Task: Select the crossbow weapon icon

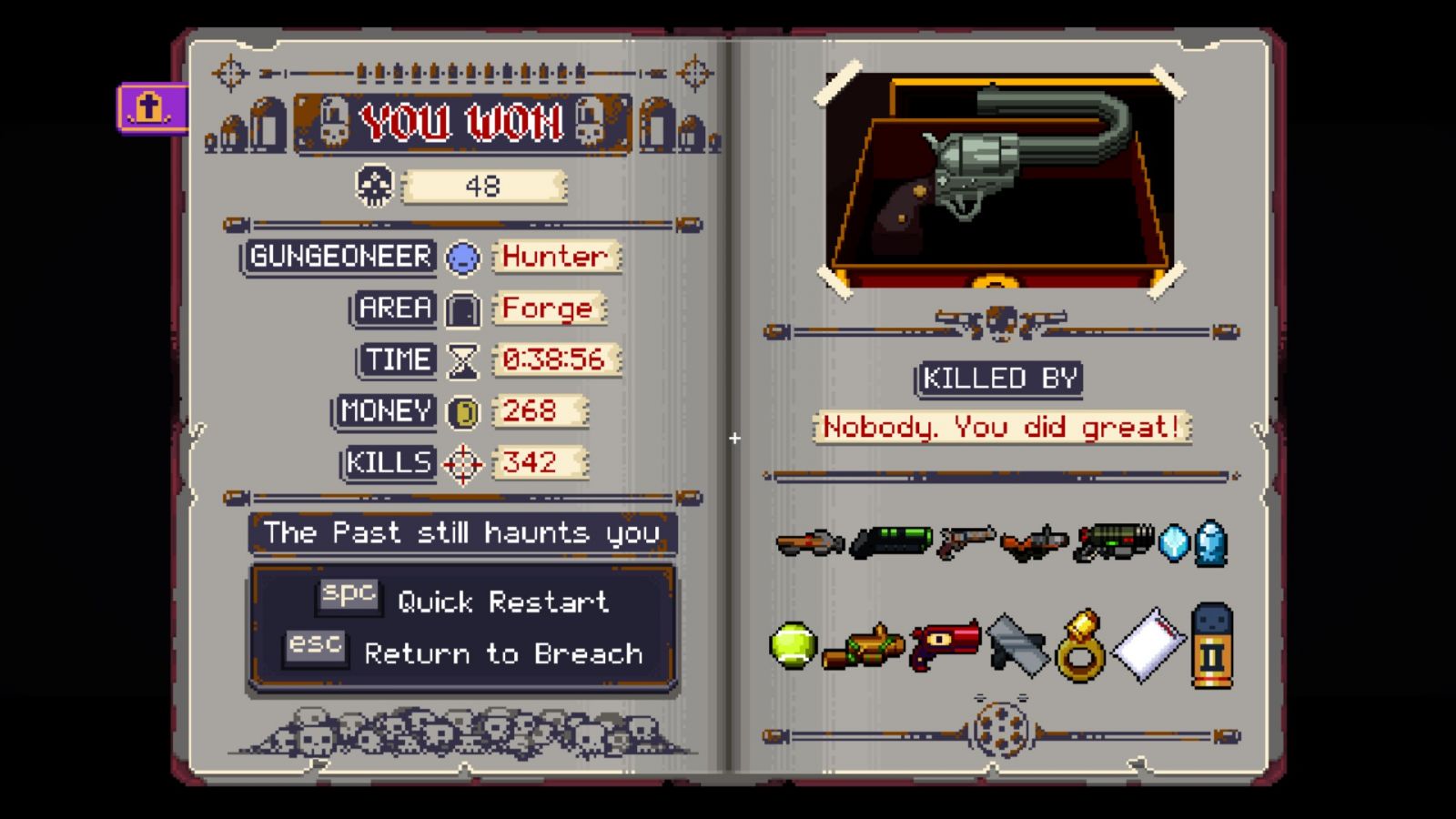Action: coord(1034,543)
